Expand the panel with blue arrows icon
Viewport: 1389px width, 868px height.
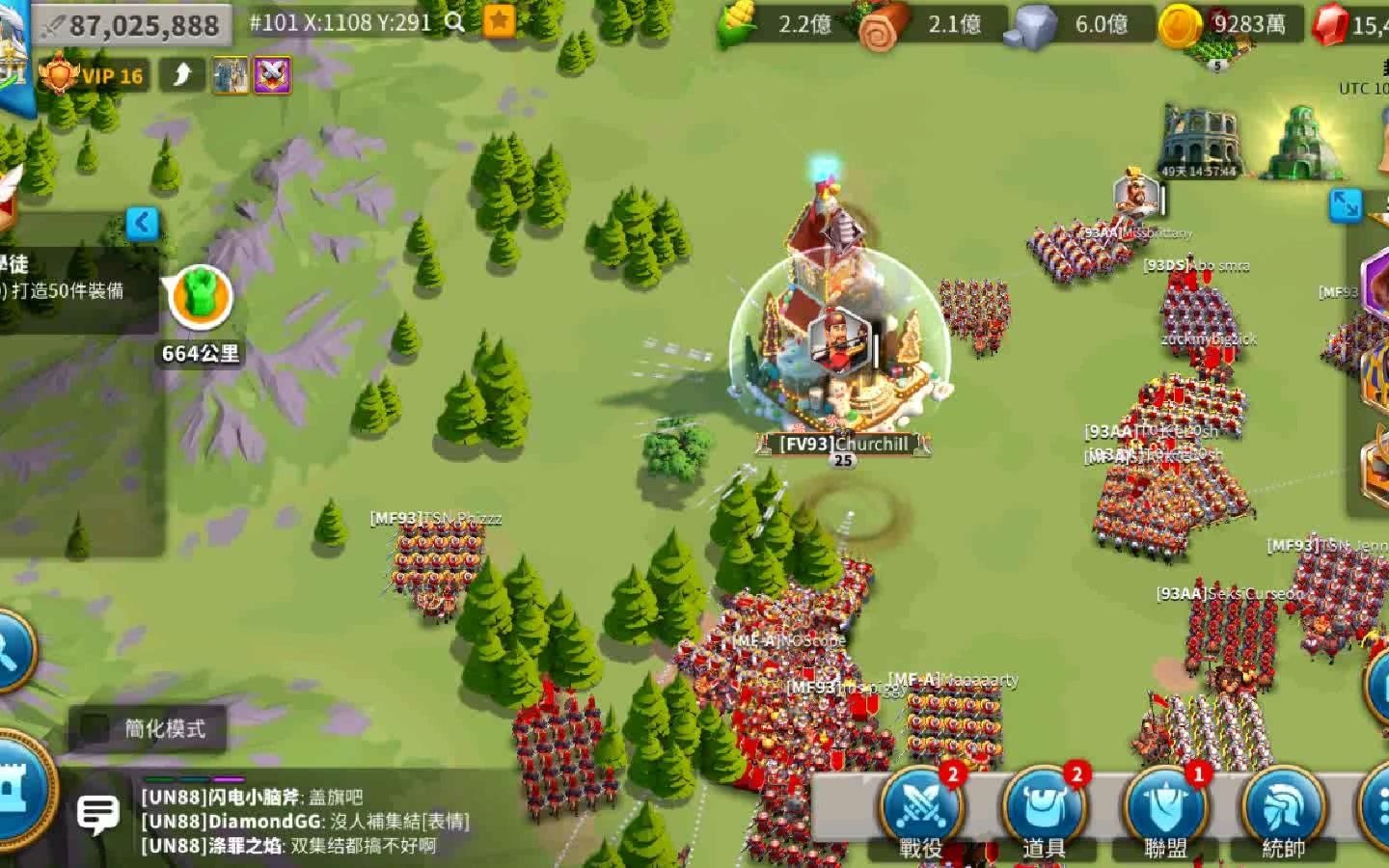click(x=1345, y=204)
